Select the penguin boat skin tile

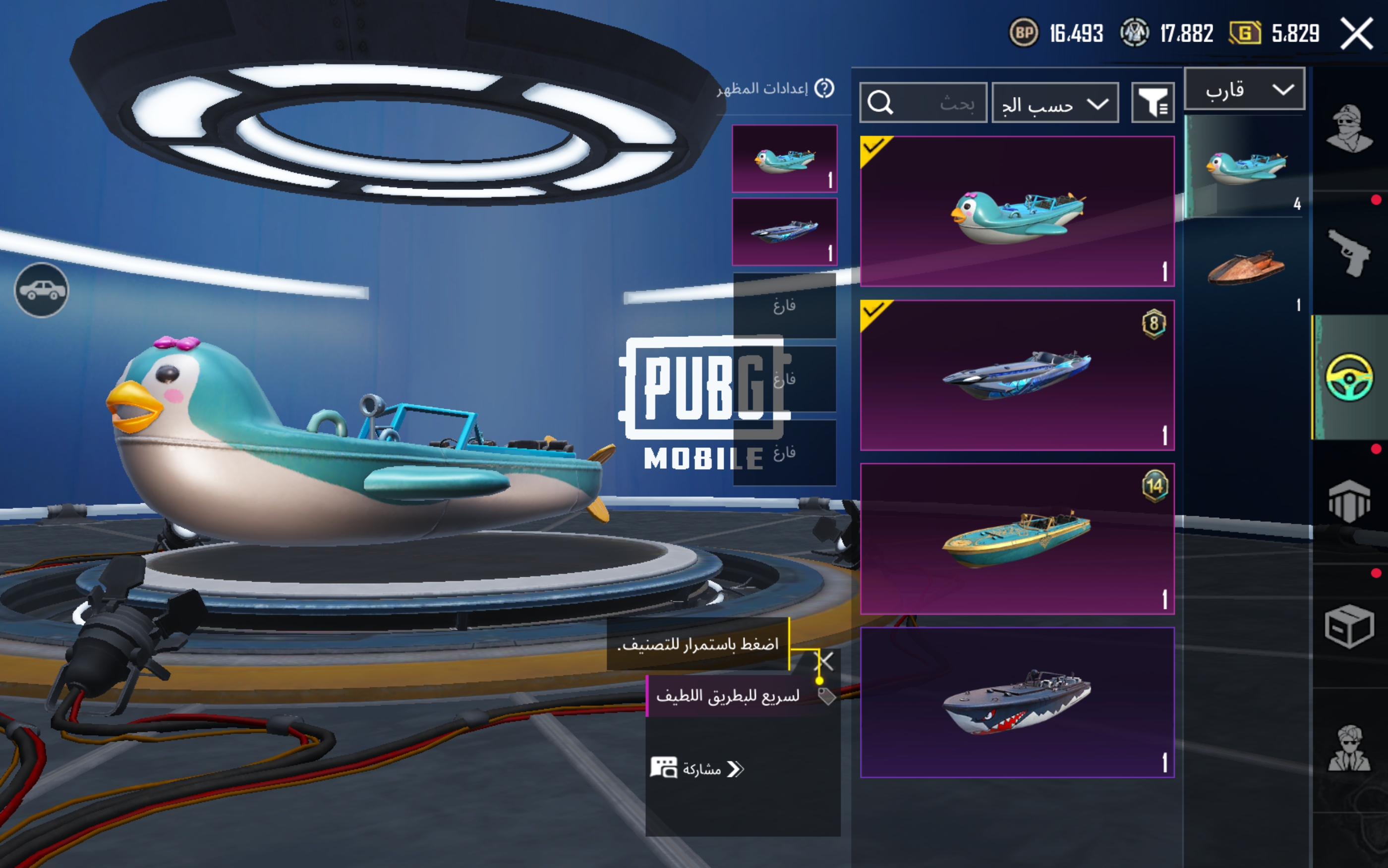click(x=1017, y=211)
